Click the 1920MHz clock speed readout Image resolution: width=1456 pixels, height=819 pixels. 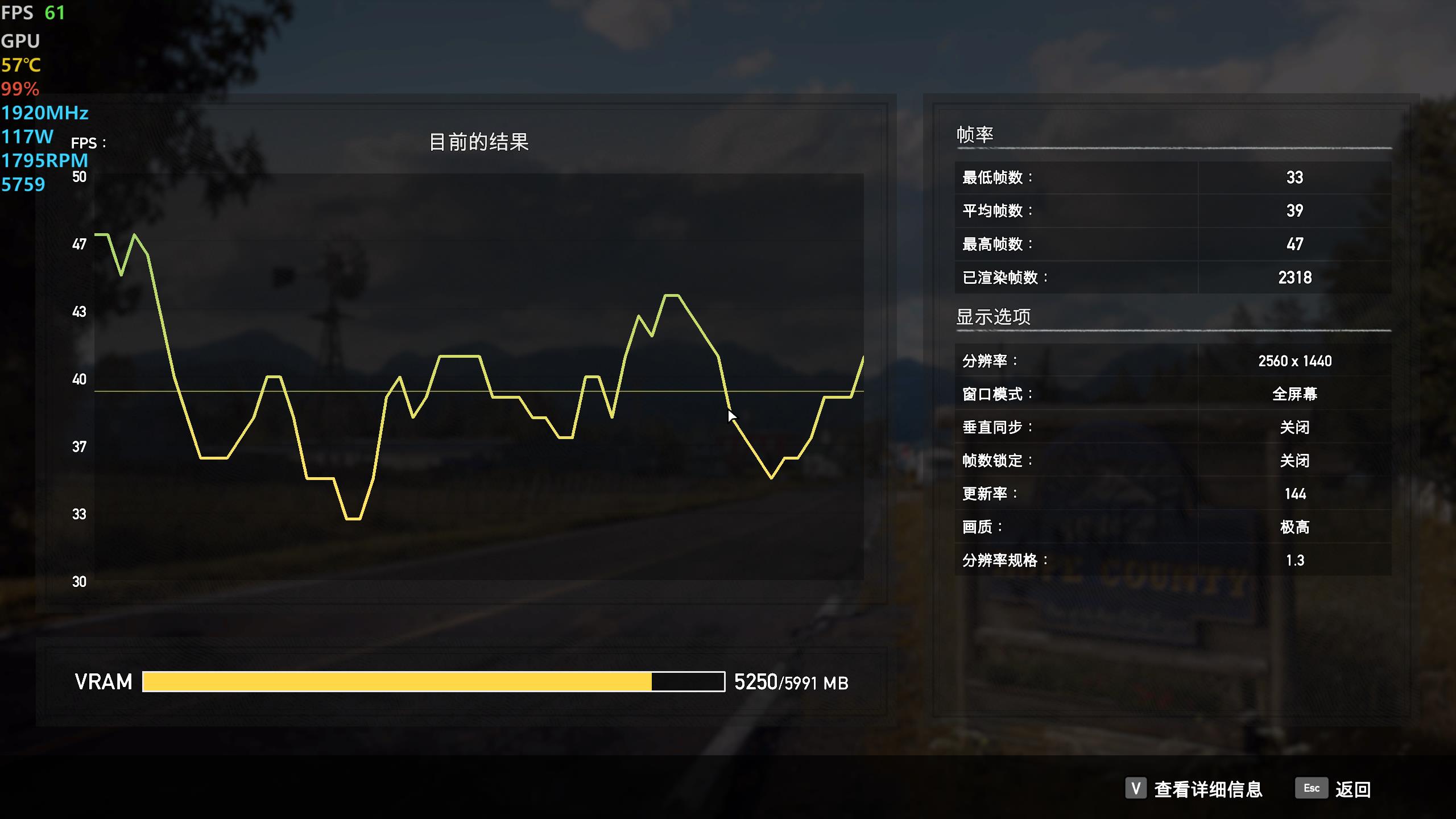pyautogui.click(x=44, y=114)
